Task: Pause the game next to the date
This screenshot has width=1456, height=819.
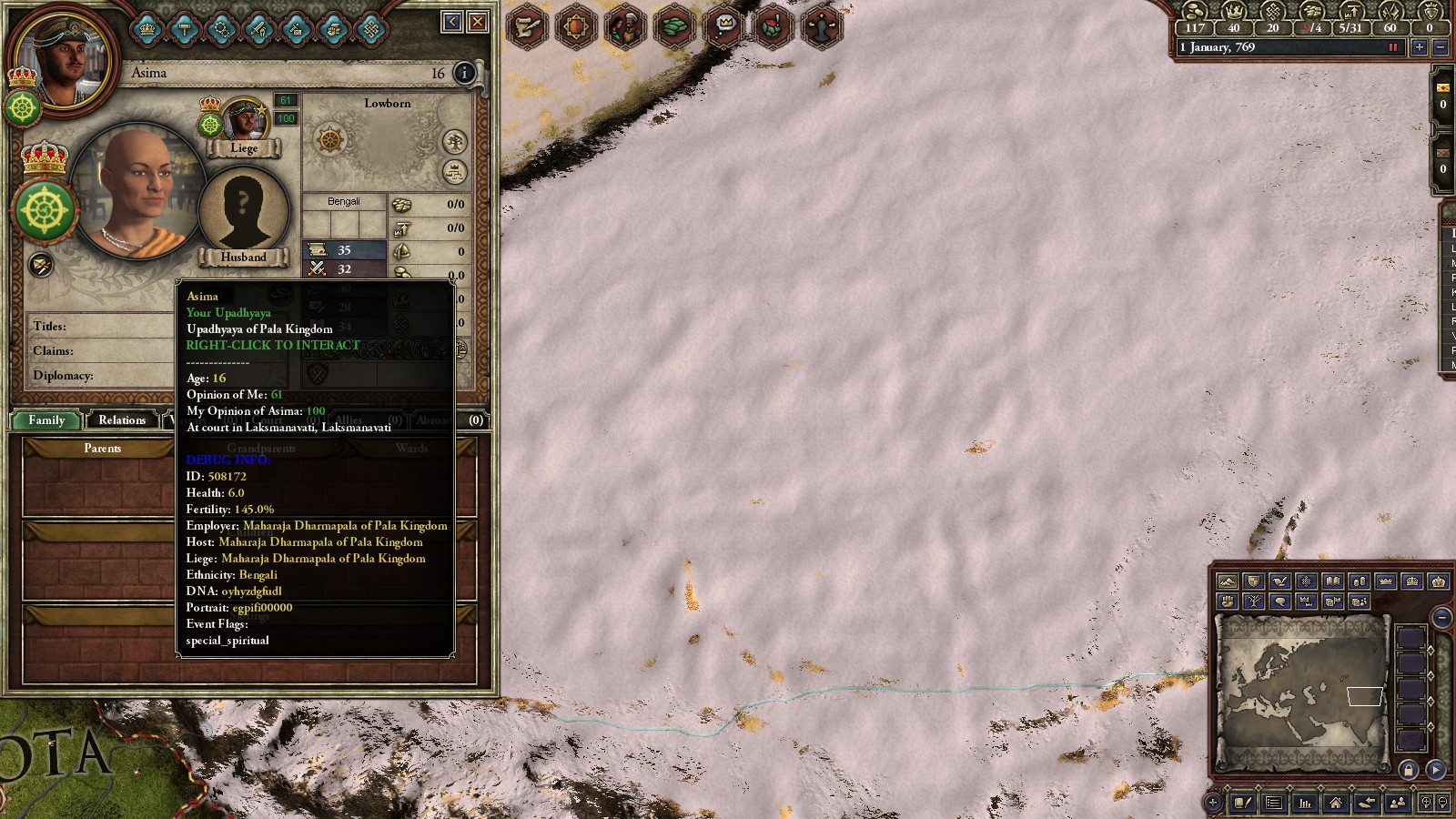Action: 1392,47
